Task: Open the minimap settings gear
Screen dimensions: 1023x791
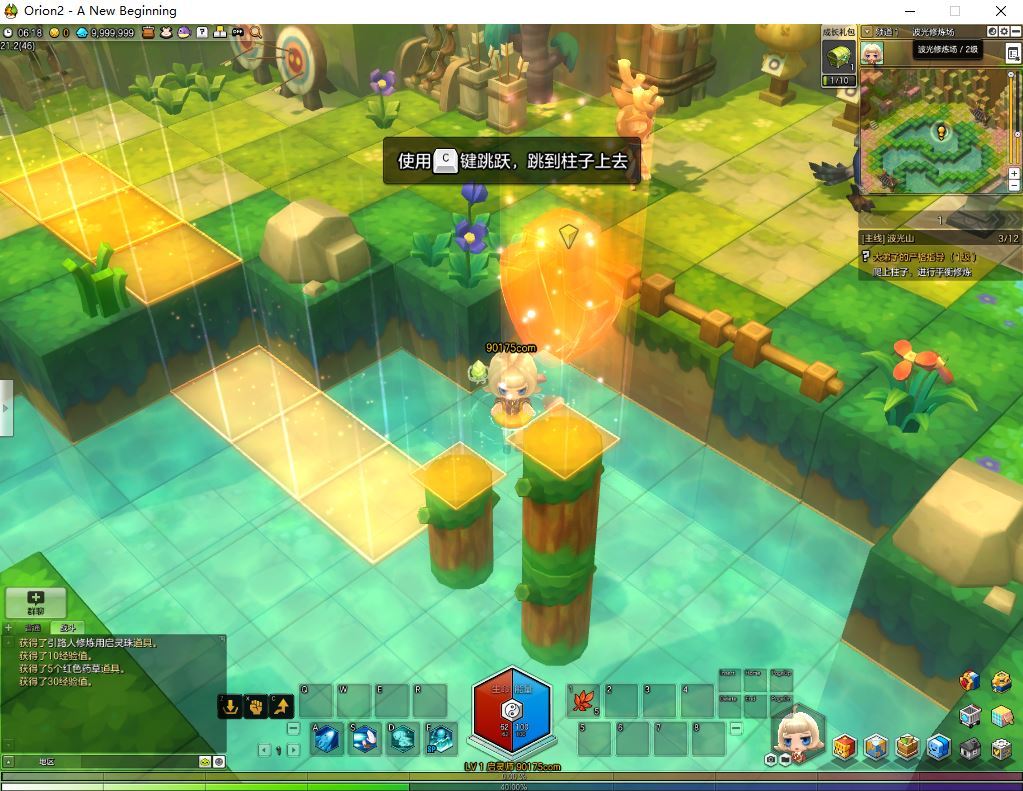Action: tap(1003, 32)
